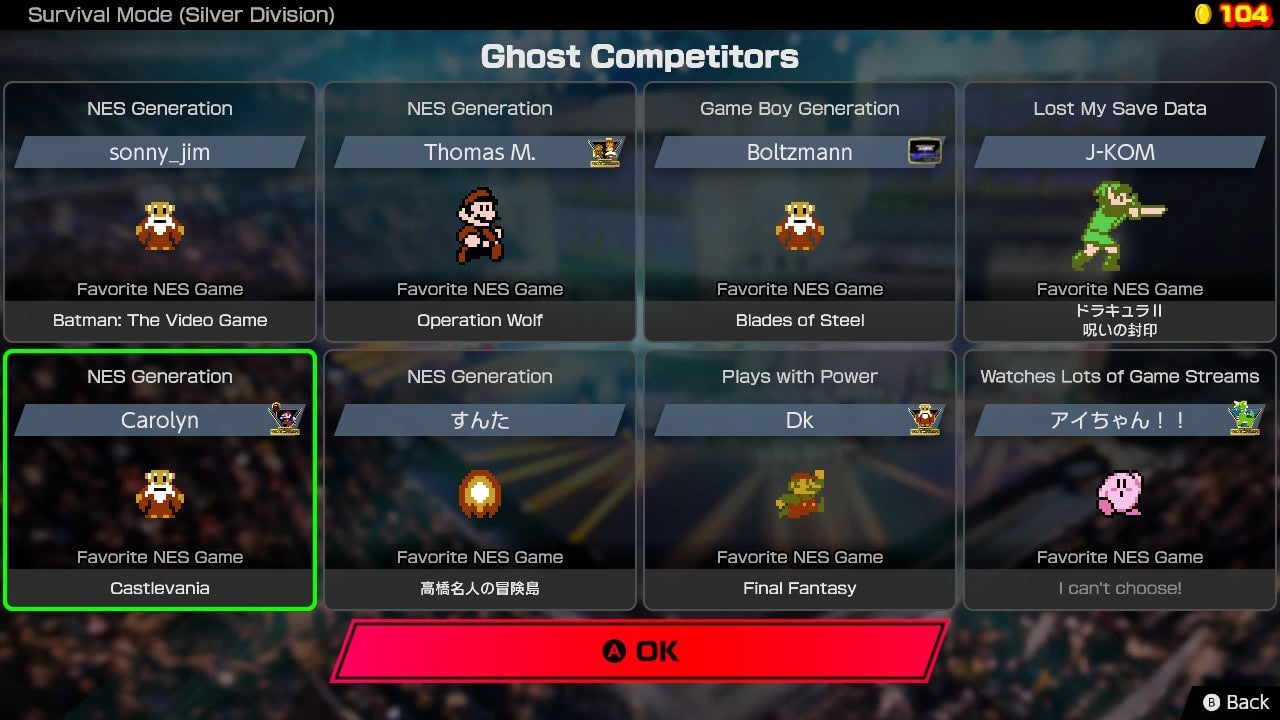Click Thomas M.'s Mario sprite avatar
The height and width of the screenshot is (720, 1280).
[x=480, y=228]
